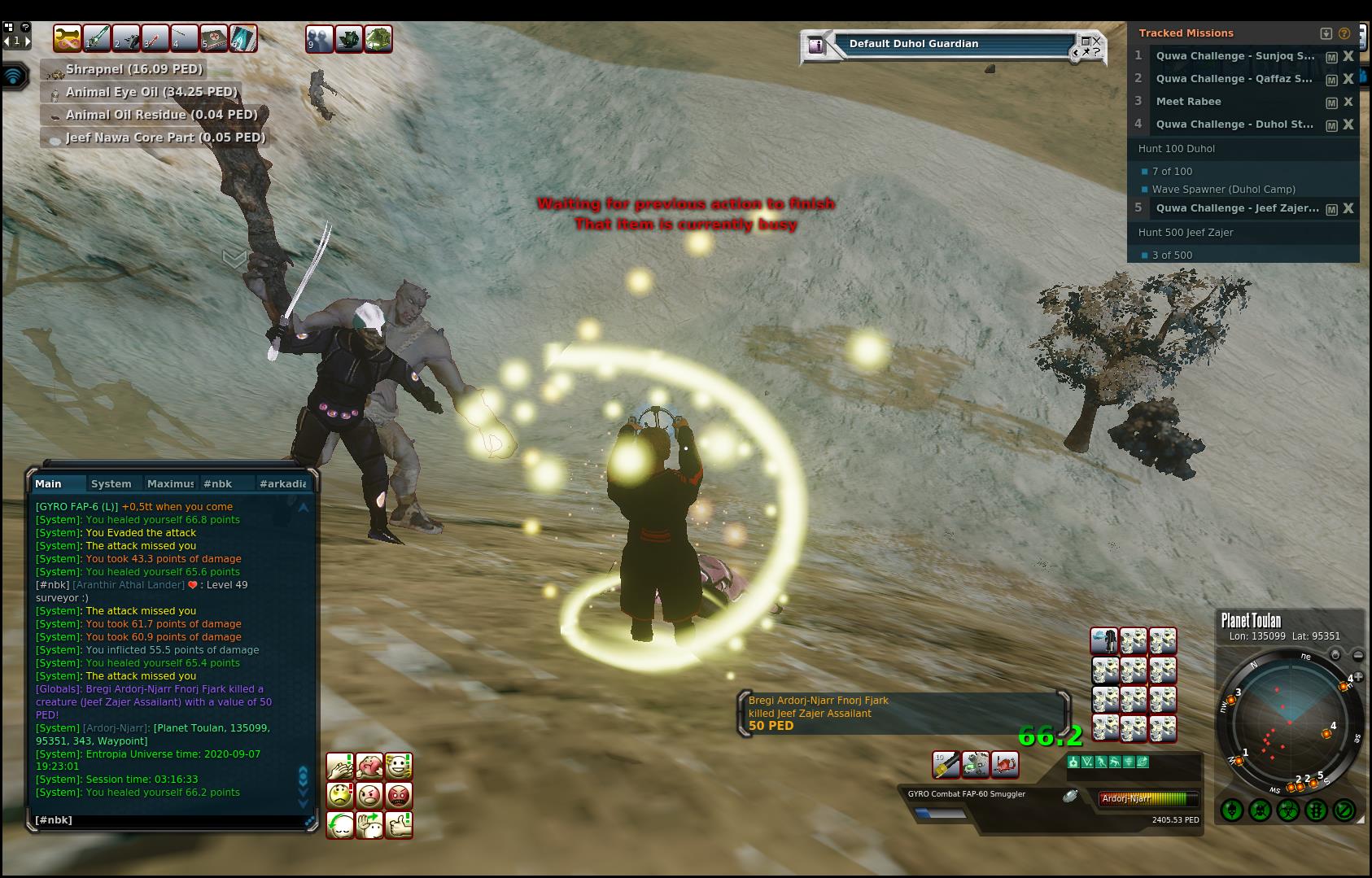The image size is (1372, 878).
Task: Click the wrench repair hotbar icon
Action: coord(68,38)
